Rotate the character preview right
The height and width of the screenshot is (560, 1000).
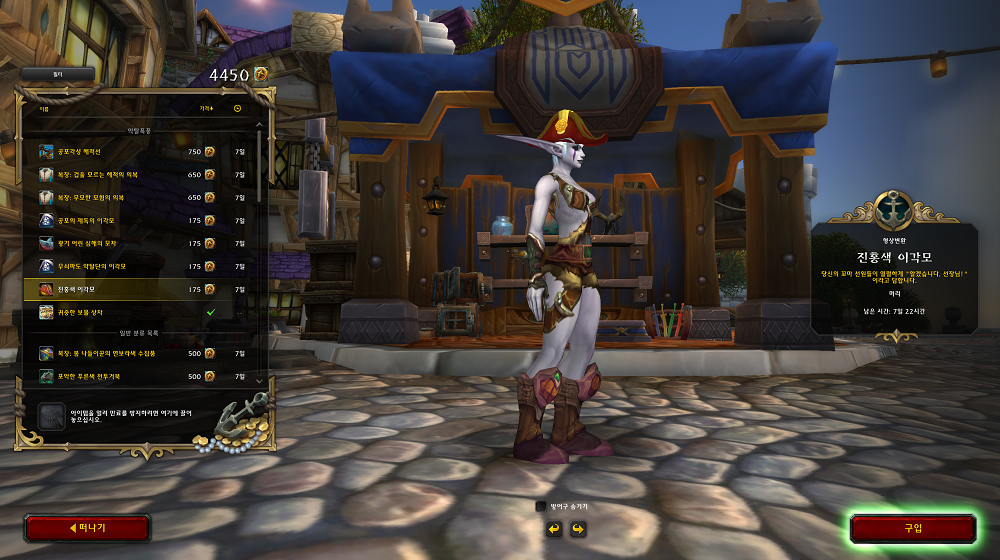(x=577, y=528)
